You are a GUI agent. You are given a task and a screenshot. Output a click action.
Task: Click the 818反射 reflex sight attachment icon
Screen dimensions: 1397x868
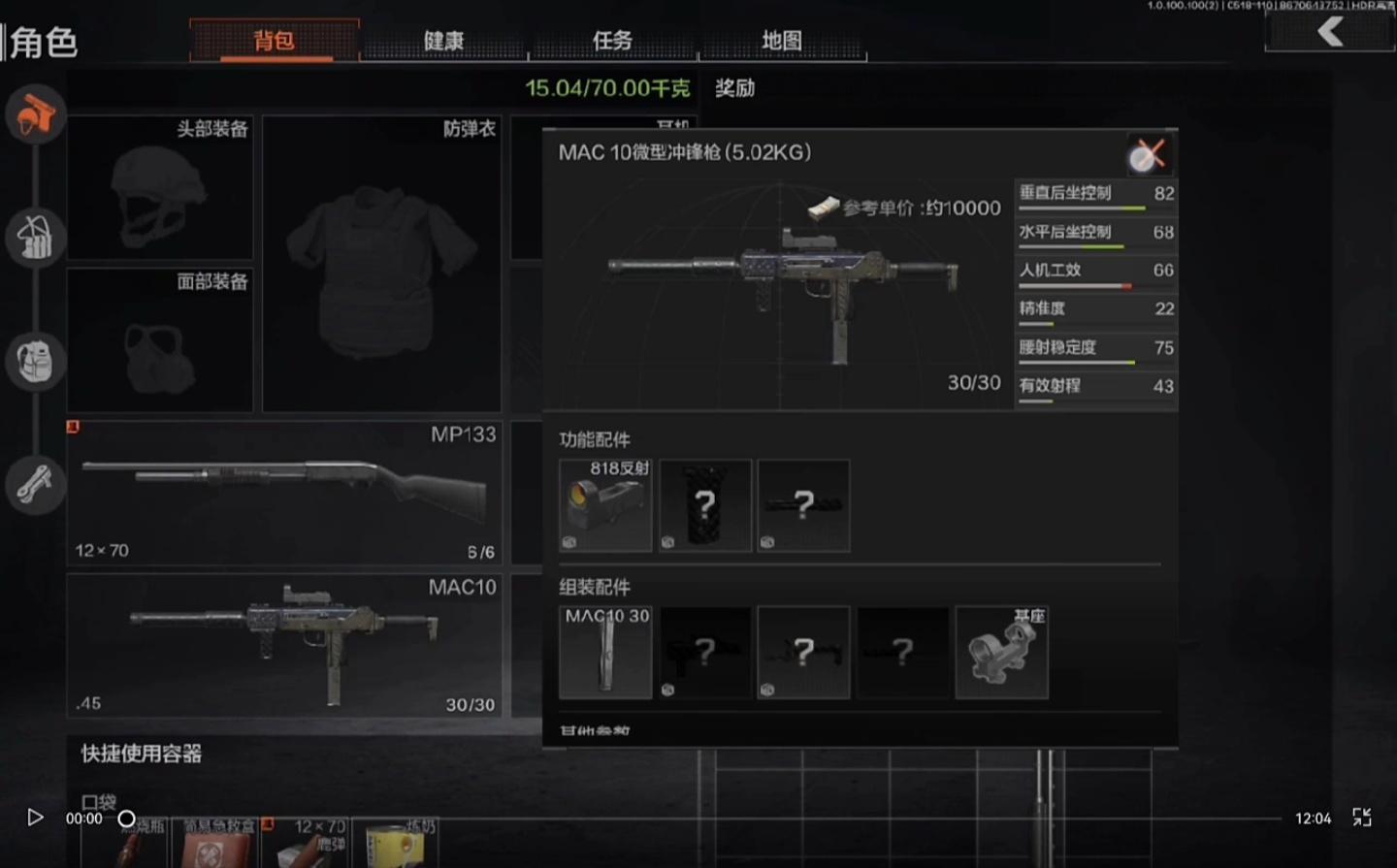[604, 505]
